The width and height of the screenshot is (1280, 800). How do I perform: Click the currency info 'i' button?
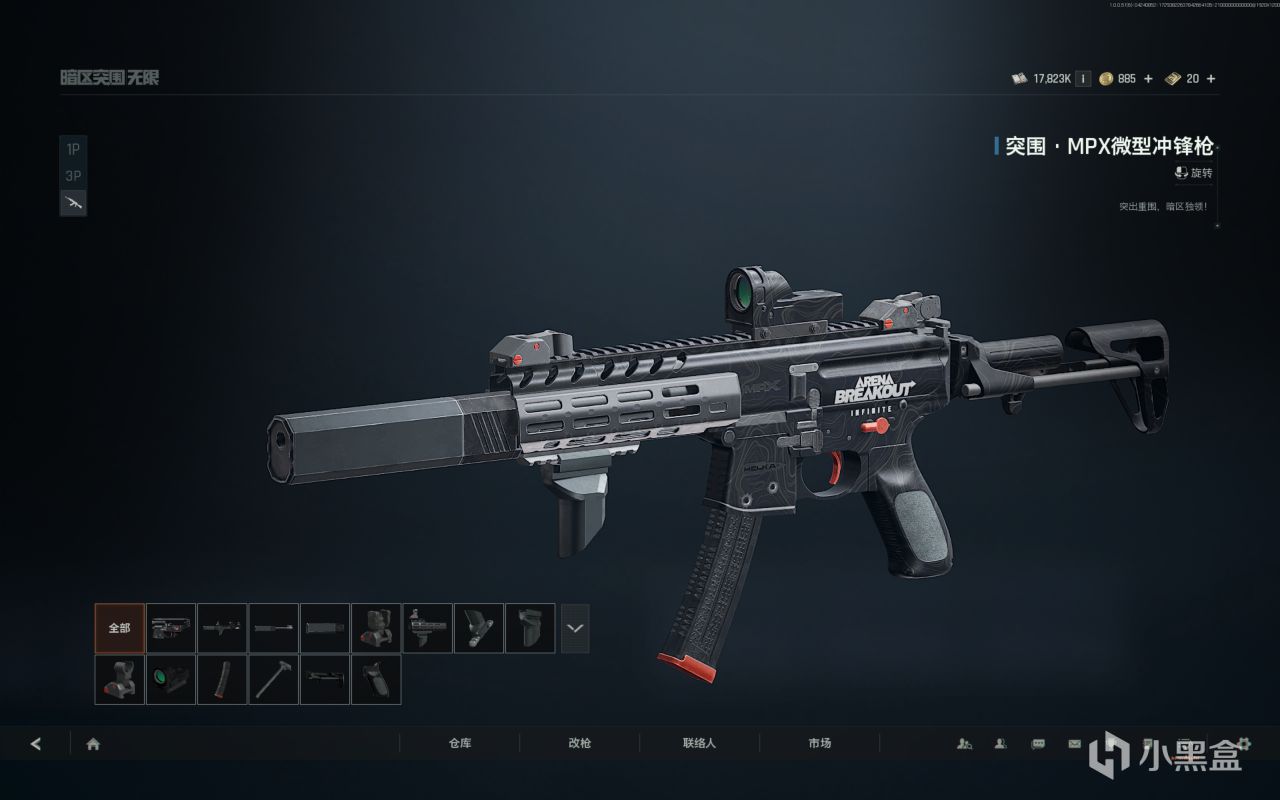(1083, 79)
